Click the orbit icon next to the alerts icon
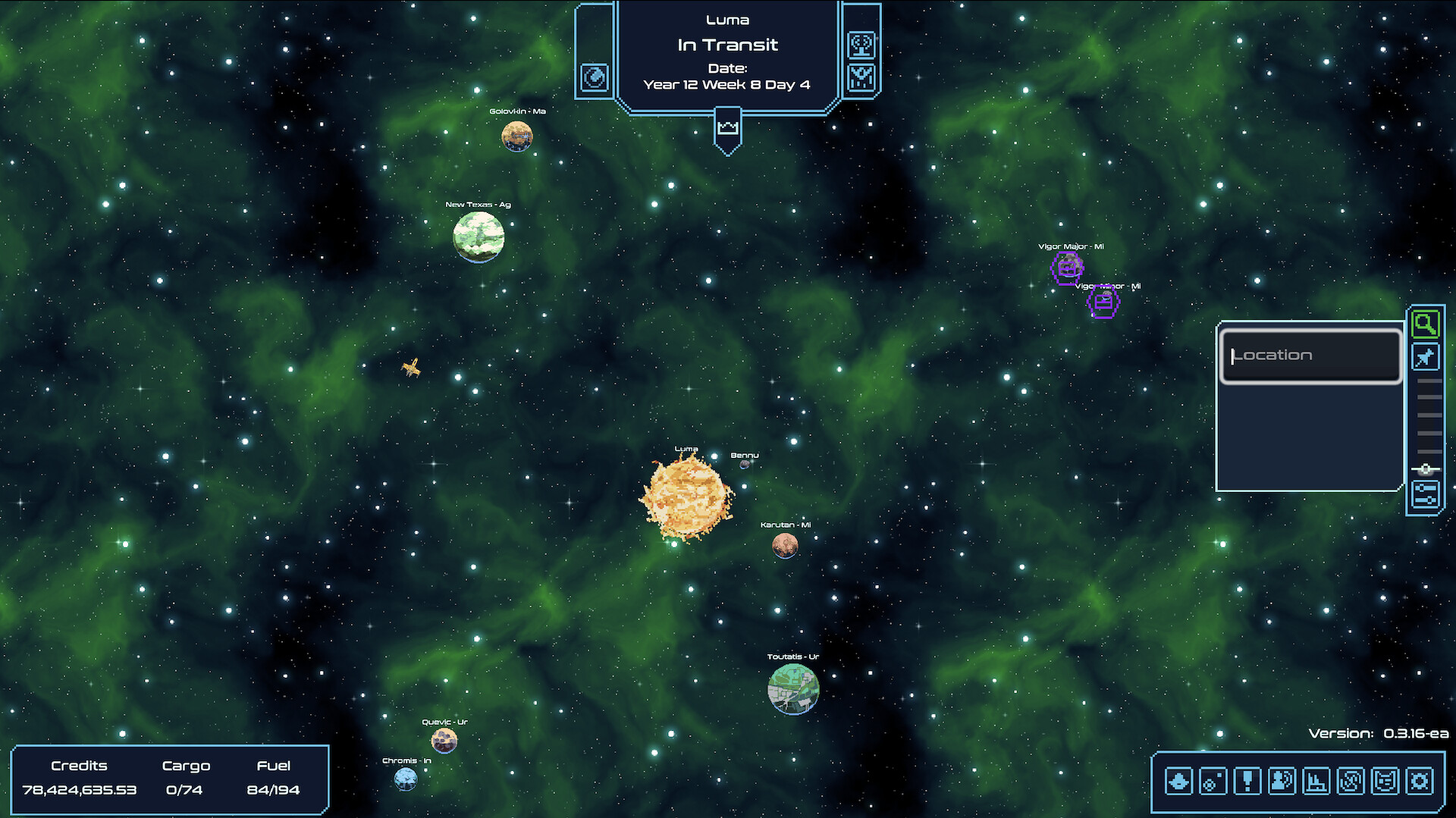This screenshot has height=818, width=1456. click(x=1212, y=780)
